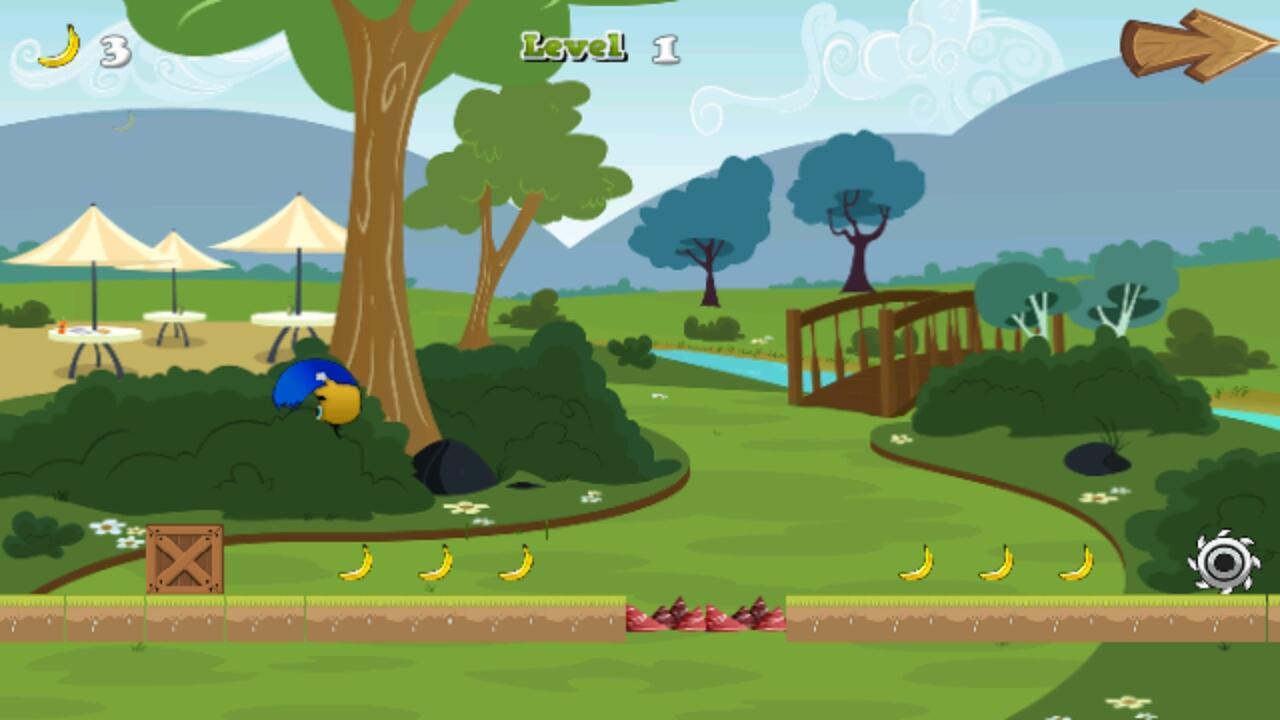Collect the banana closest to the spikes
The image size is (1280, 720).
coord(516,563)
